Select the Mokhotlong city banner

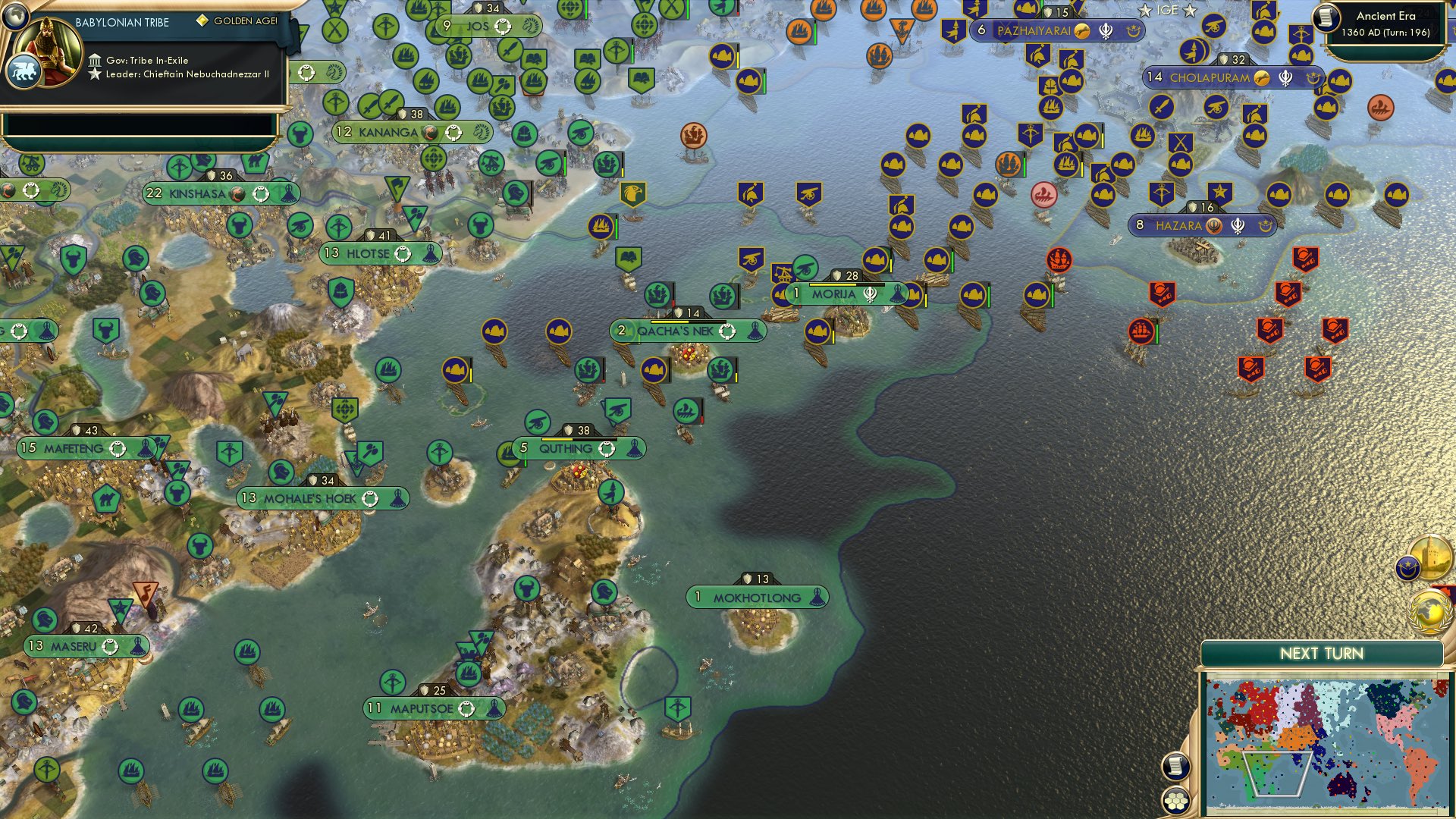pyautogui.click(x=756, y=598)
